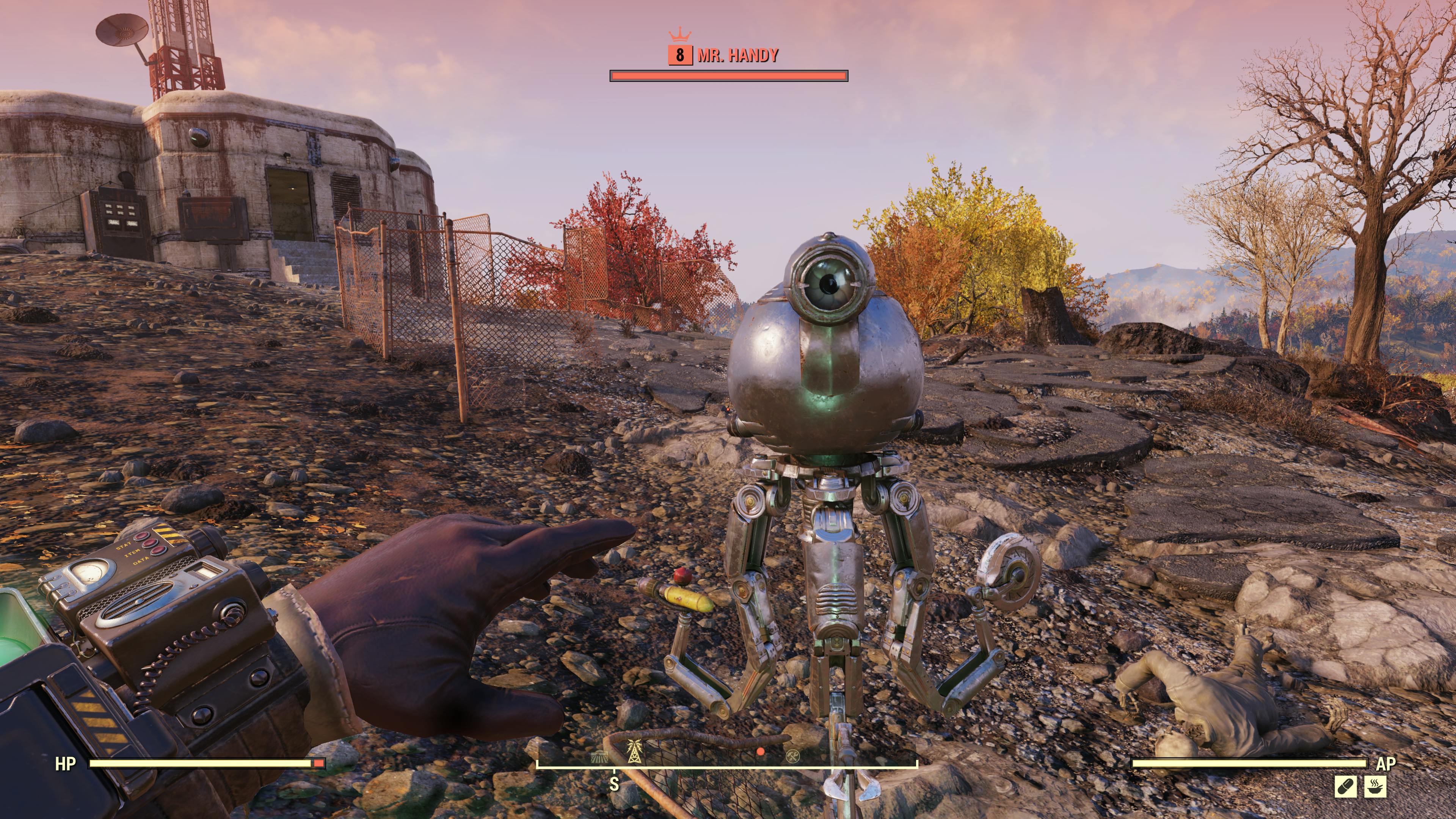Select the MR. HANDY name label
Image resolution: width=1456 pixels, height=819 pixels.
737,56
